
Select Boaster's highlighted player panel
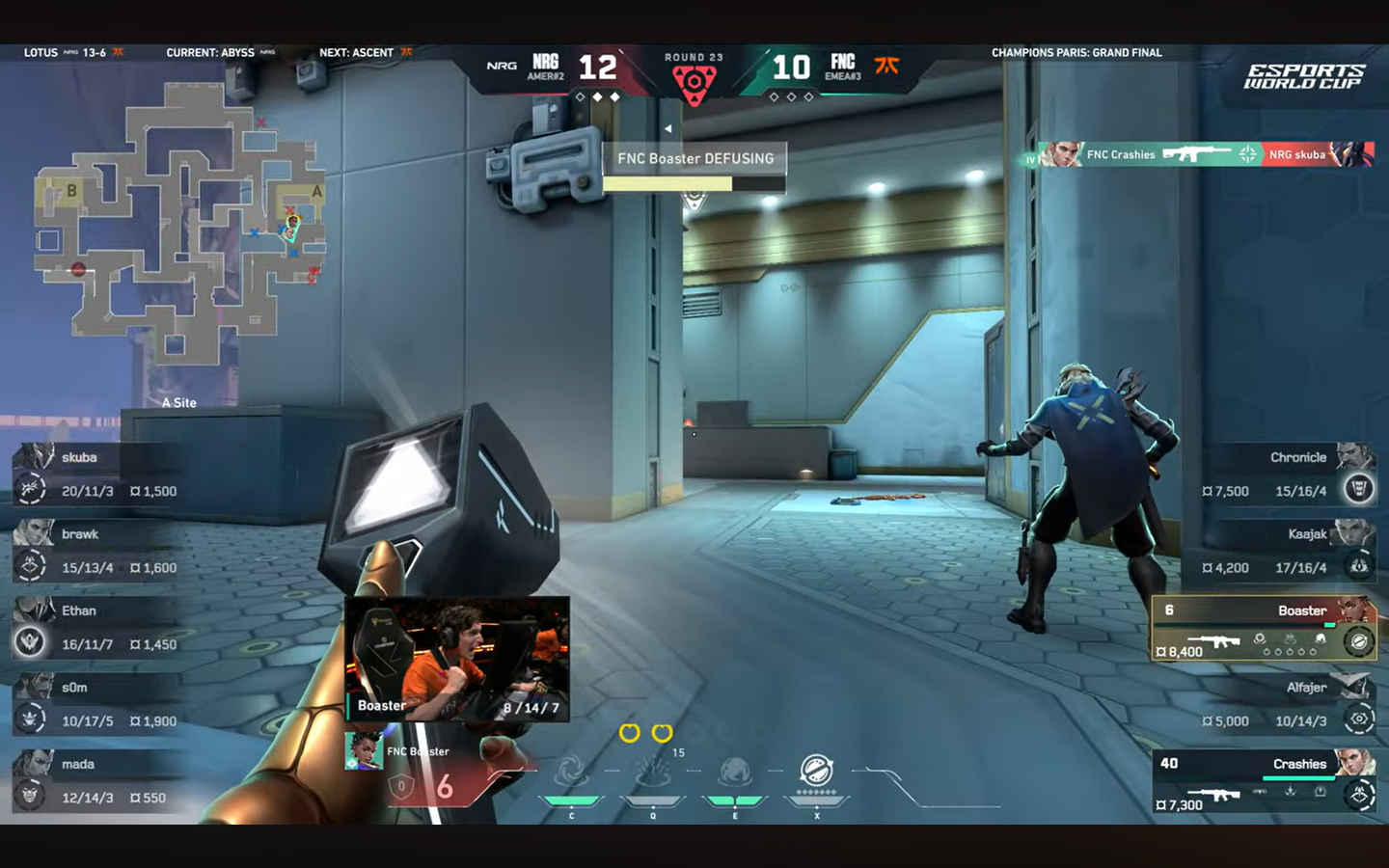(x=1264, y=629)
